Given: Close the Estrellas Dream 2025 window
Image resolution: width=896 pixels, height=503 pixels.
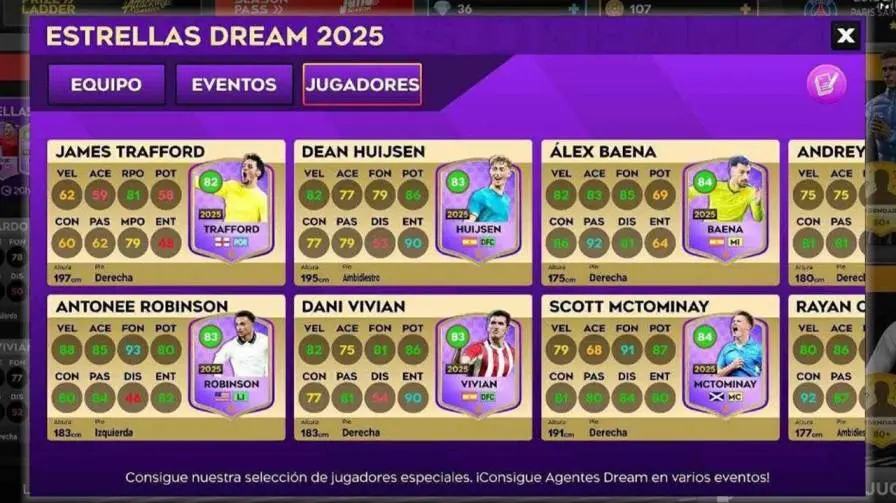Looking at the screenshot, I should point(845,37).
